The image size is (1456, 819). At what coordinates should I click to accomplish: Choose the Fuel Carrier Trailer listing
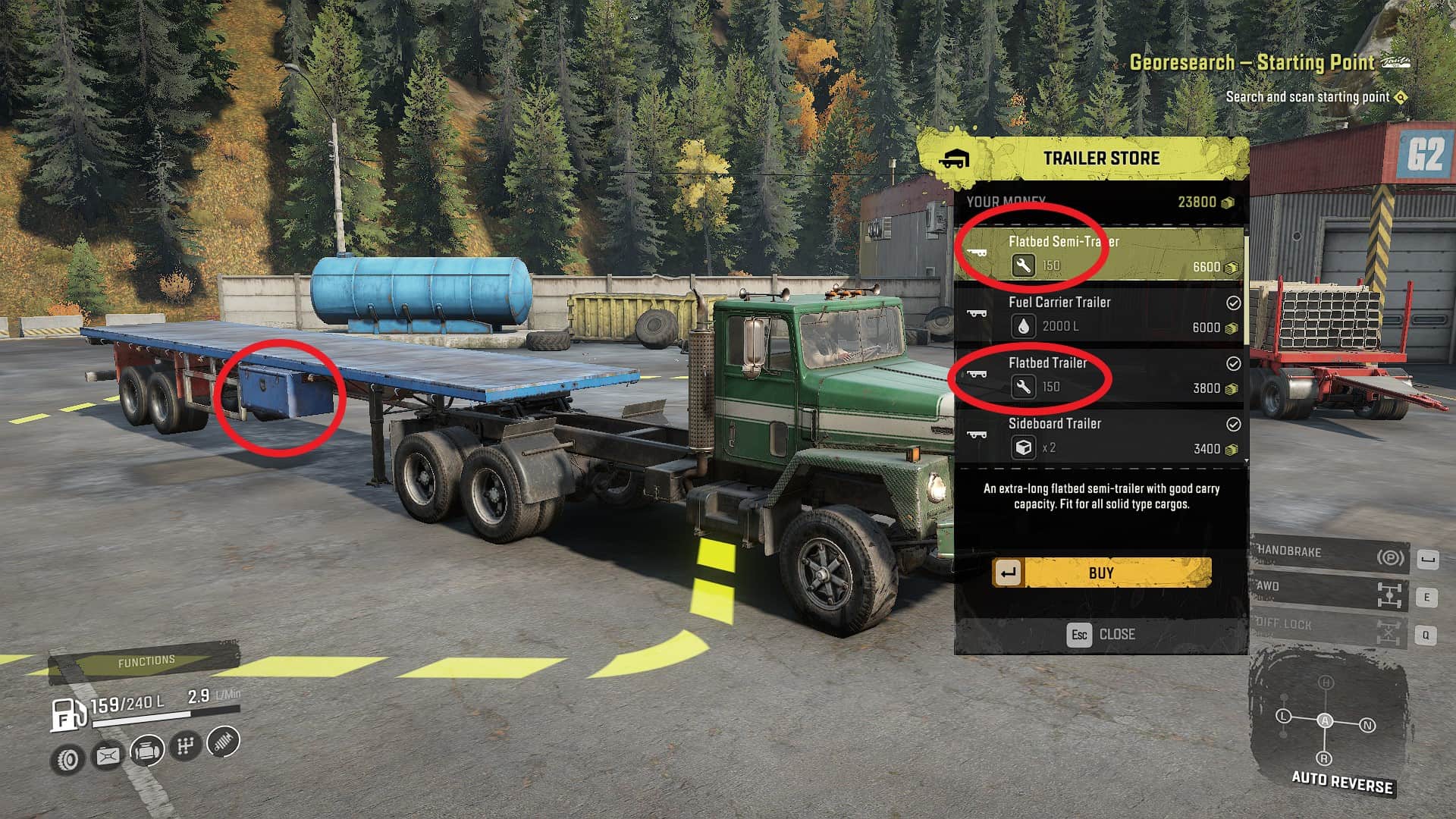pyautogui.click(x=1100, y=315)
